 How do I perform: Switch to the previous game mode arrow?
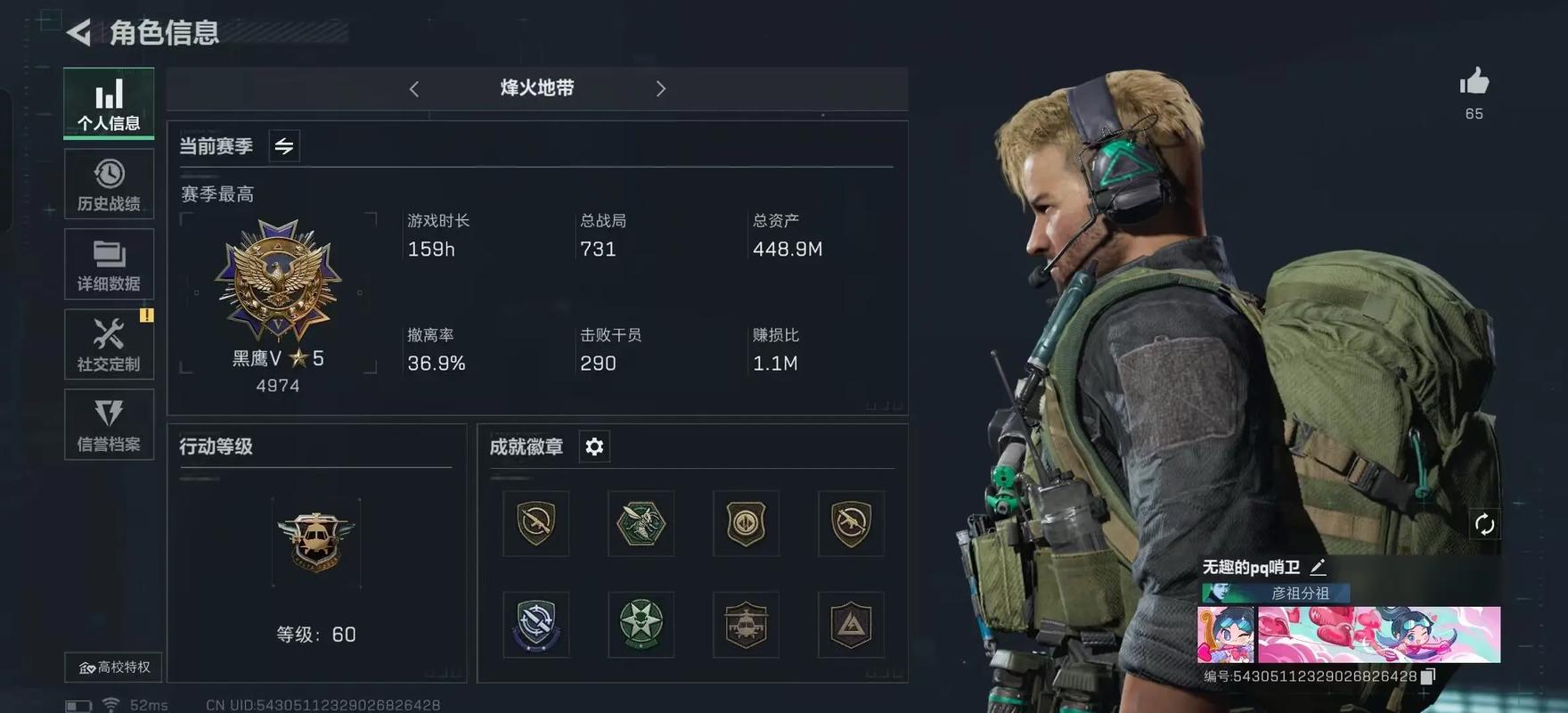(x=414, y=89)
